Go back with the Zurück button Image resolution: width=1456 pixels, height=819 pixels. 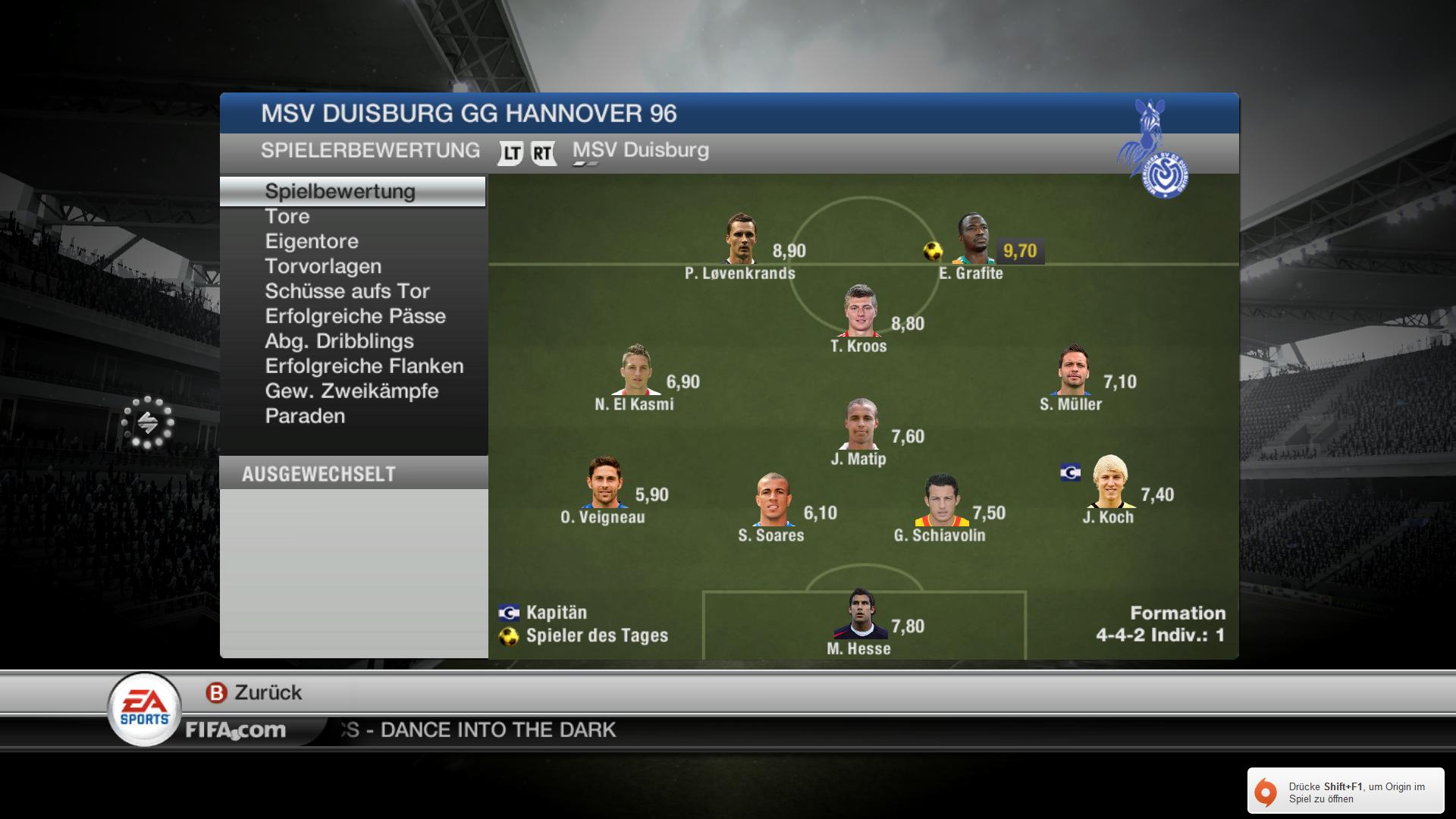click(x=254, y=692)
